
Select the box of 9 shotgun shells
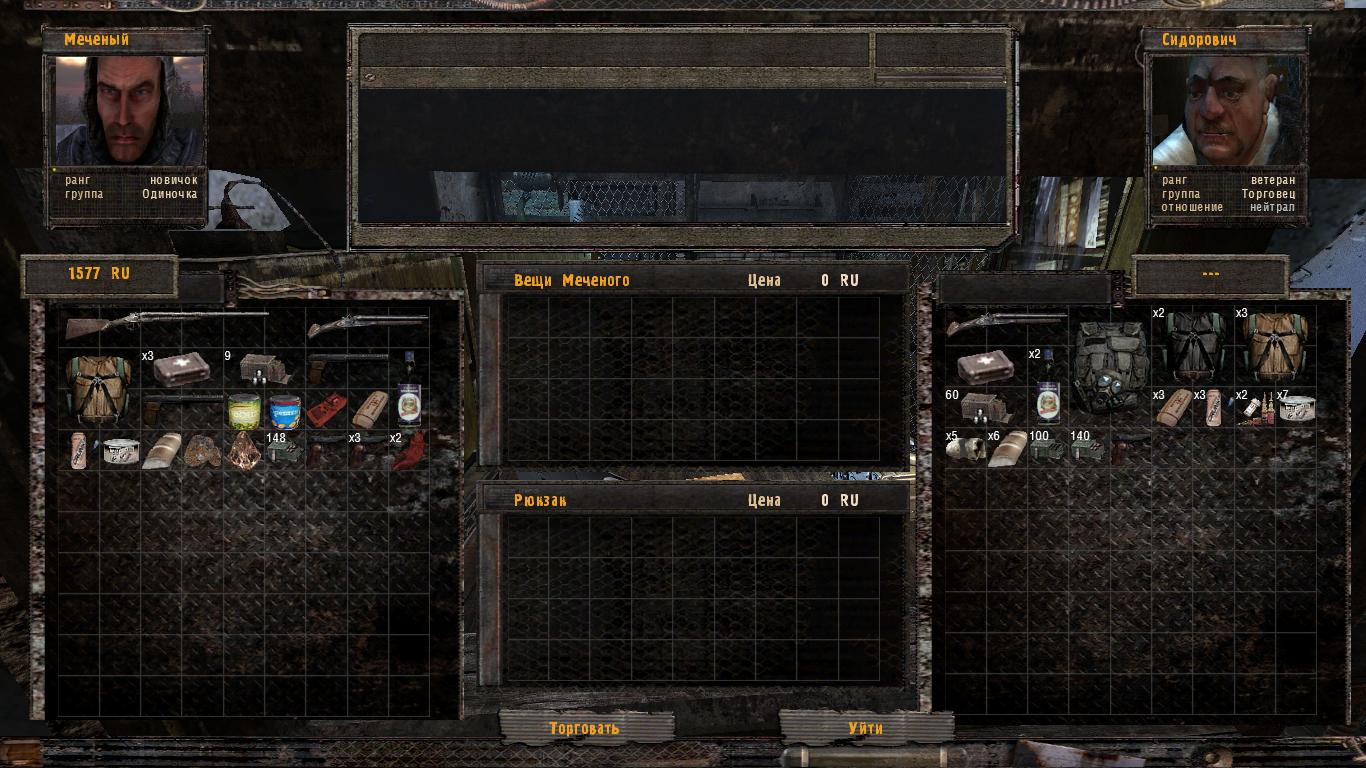264,369
